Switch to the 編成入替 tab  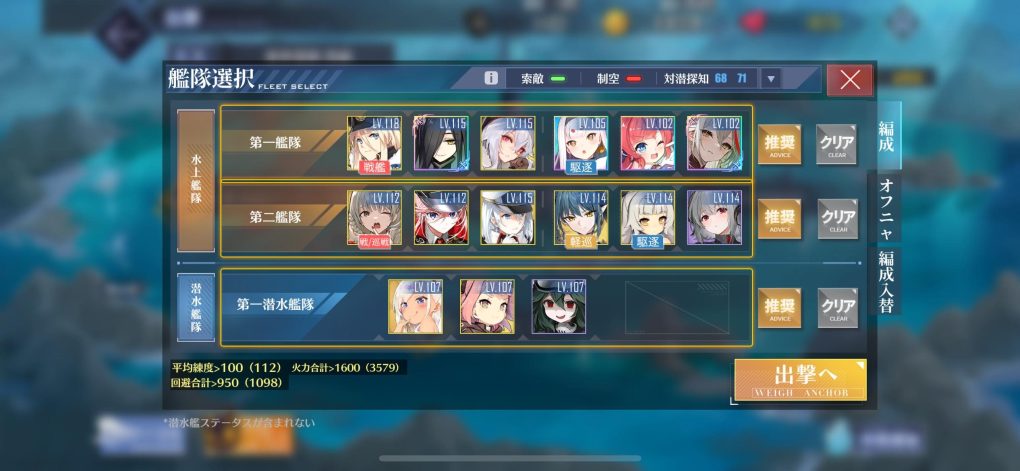coord(886,280)
